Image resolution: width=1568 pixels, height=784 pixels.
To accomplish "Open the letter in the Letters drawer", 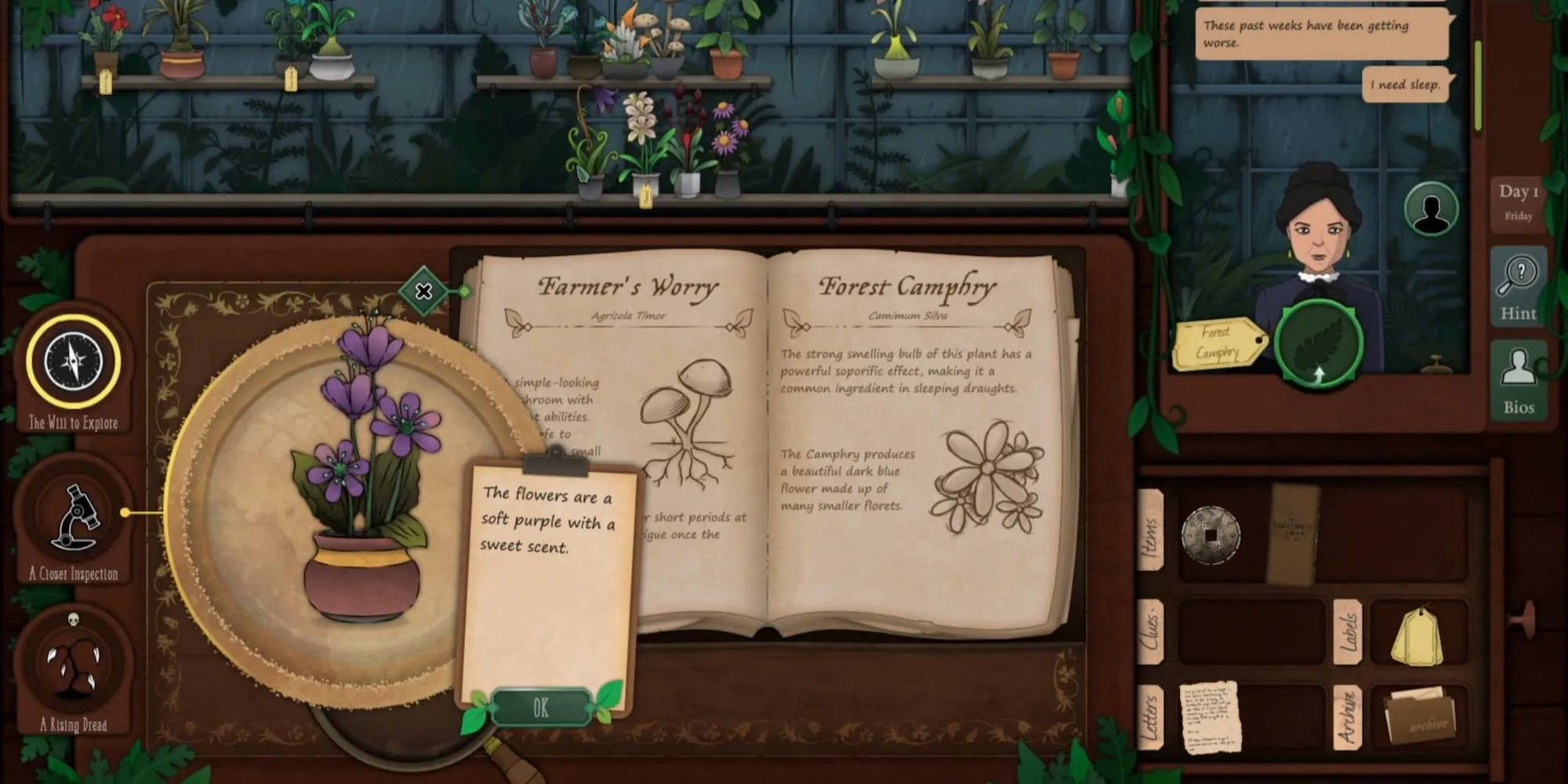I will 1210,717.
